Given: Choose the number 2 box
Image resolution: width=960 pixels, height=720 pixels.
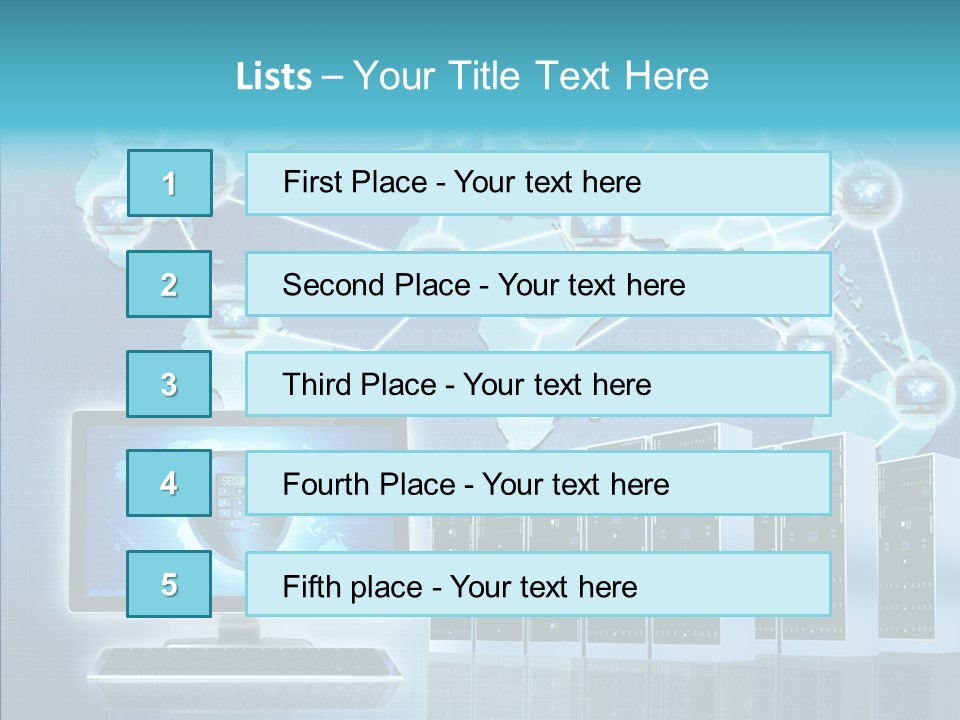Looking at the screenshot, I should pos(170,284).
